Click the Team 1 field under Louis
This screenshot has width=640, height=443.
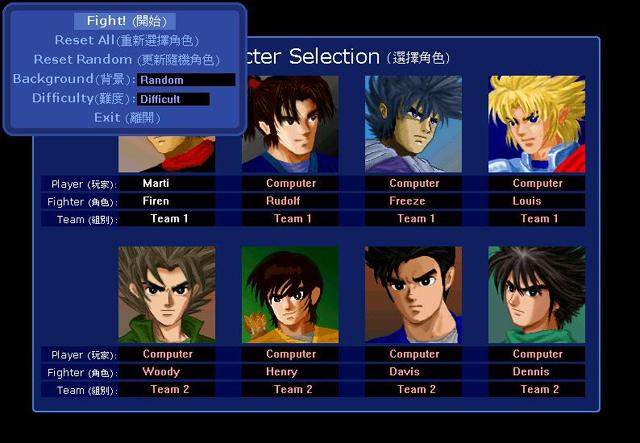(537, 219)
